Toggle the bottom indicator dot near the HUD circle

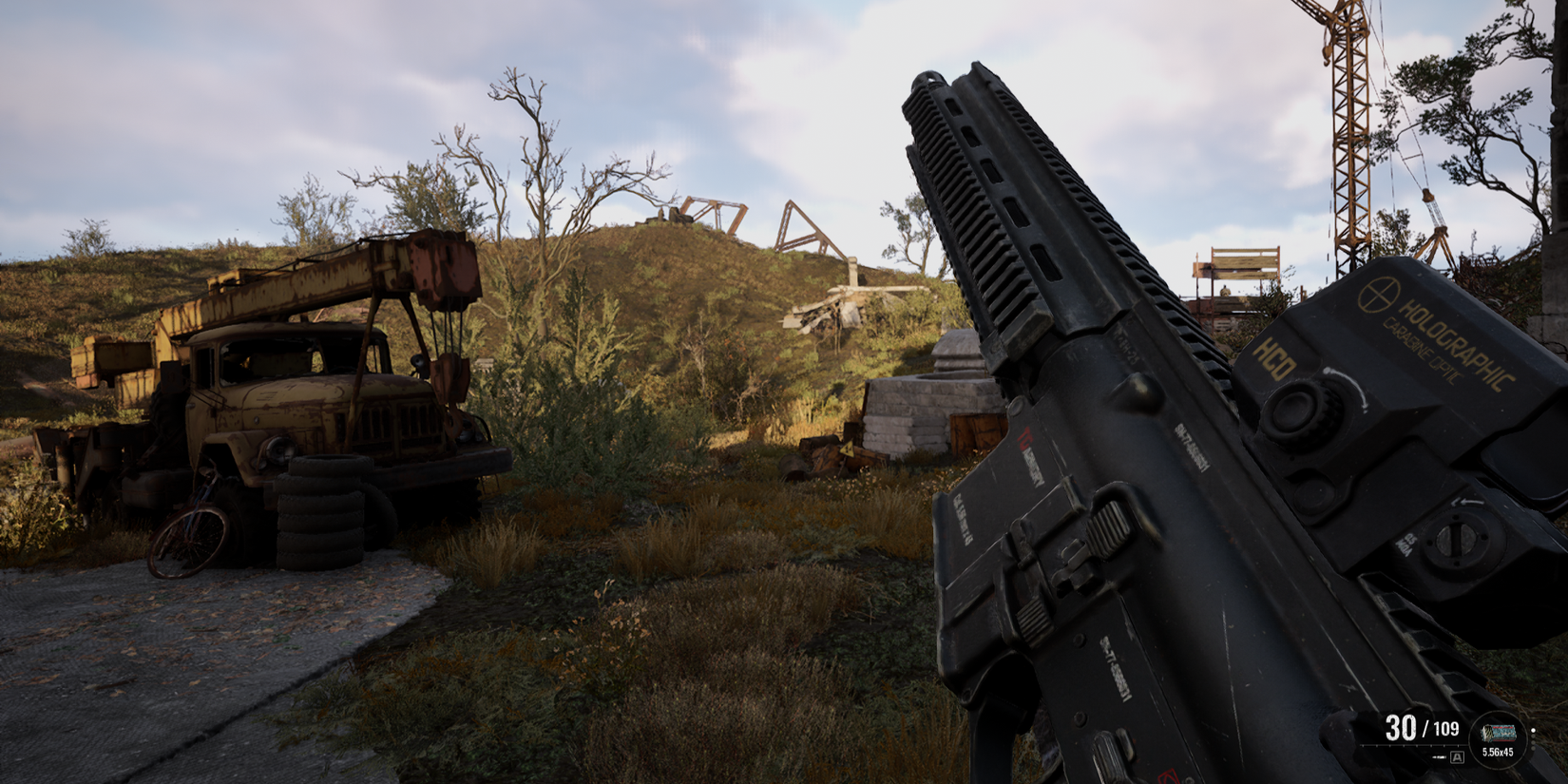[x=1533, y=747]
